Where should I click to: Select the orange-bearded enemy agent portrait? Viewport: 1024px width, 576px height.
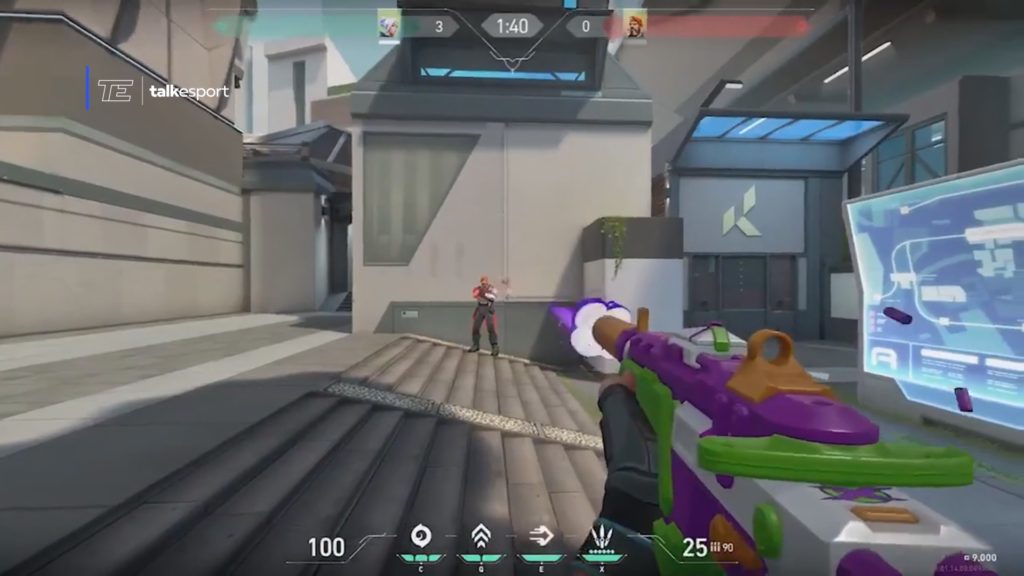pyautogui.click(x=634, y=26)
